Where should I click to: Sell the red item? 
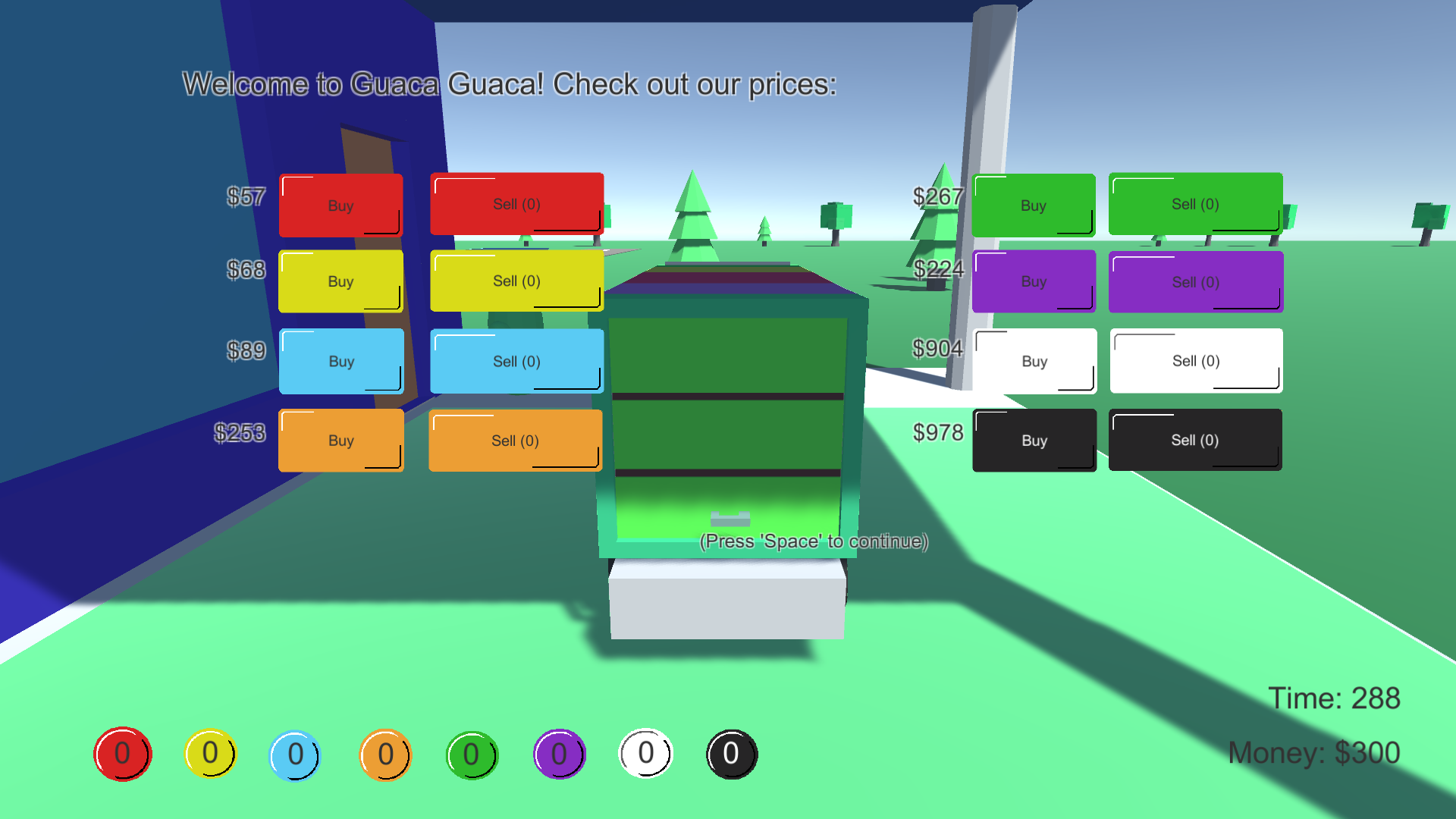516,204
